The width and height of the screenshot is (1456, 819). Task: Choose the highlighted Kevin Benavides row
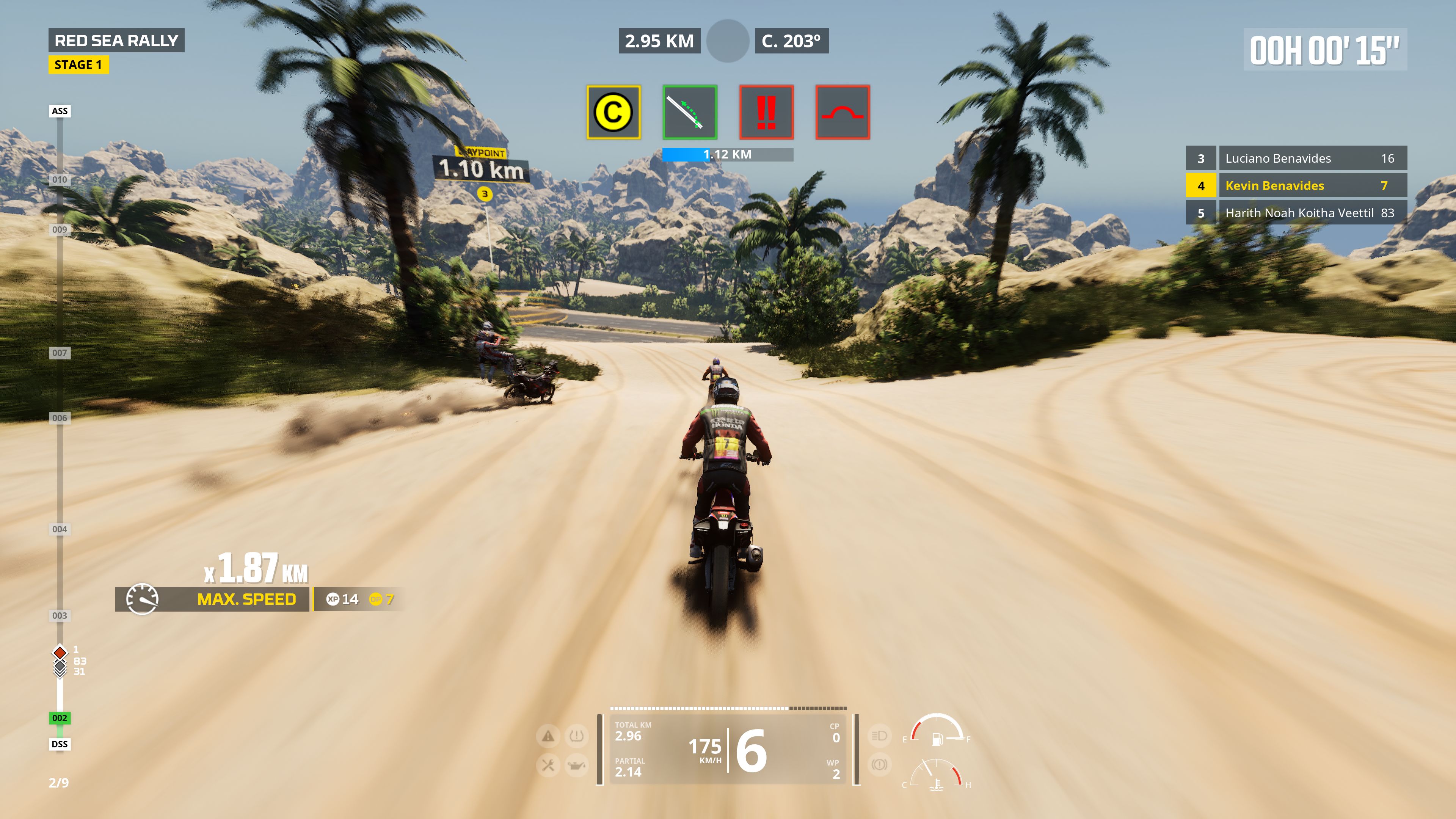point(1296,185)
